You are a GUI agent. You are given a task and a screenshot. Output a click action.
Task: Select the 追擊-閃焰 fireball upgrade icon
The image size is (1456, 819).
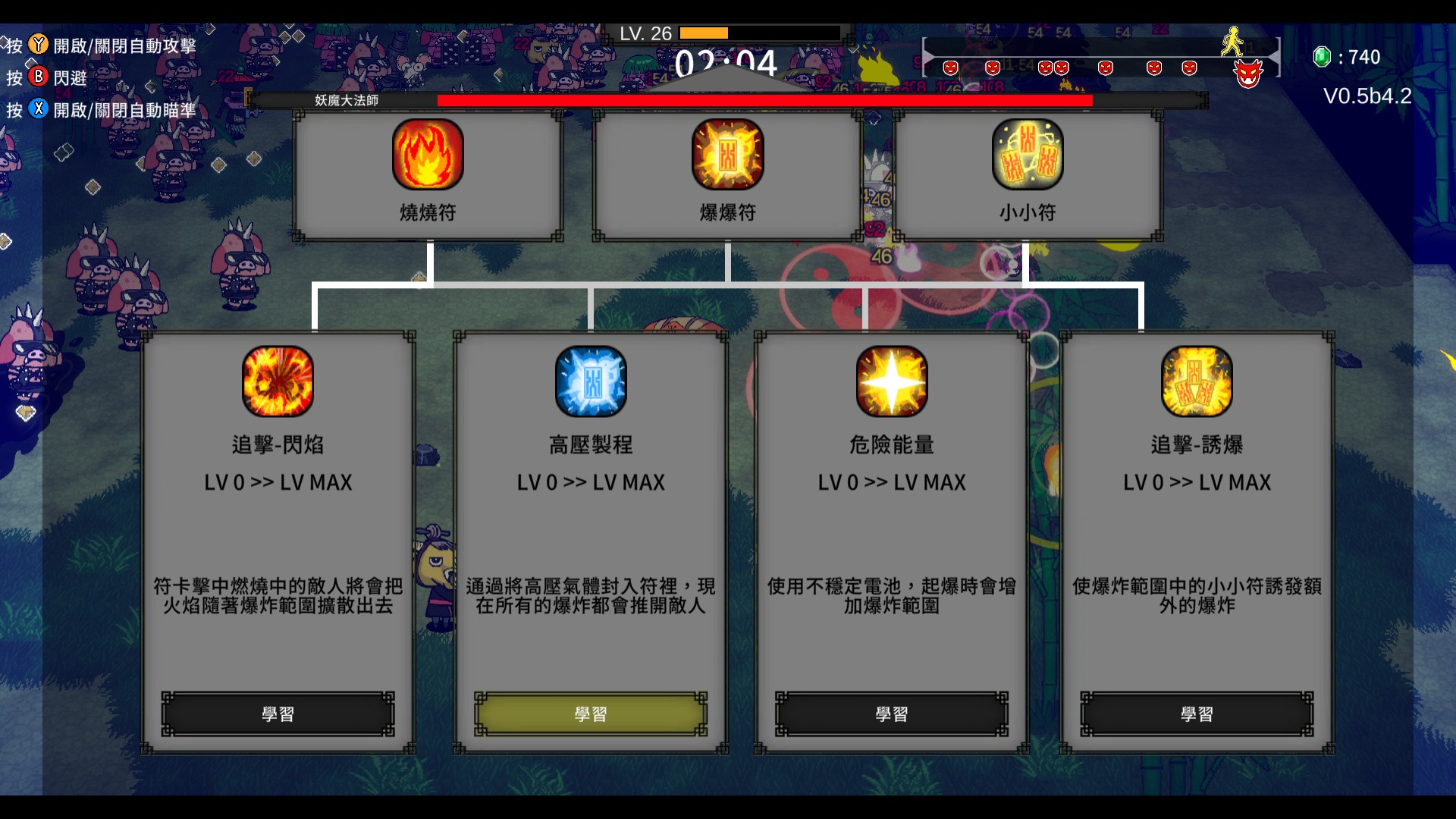(x=277, y=381)
